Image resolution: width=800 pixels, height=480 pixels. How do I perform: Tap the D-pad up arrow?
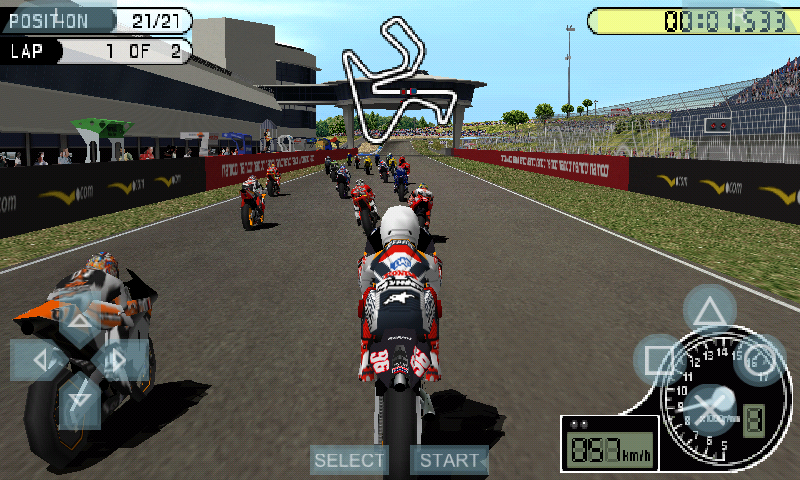[79, 322]
